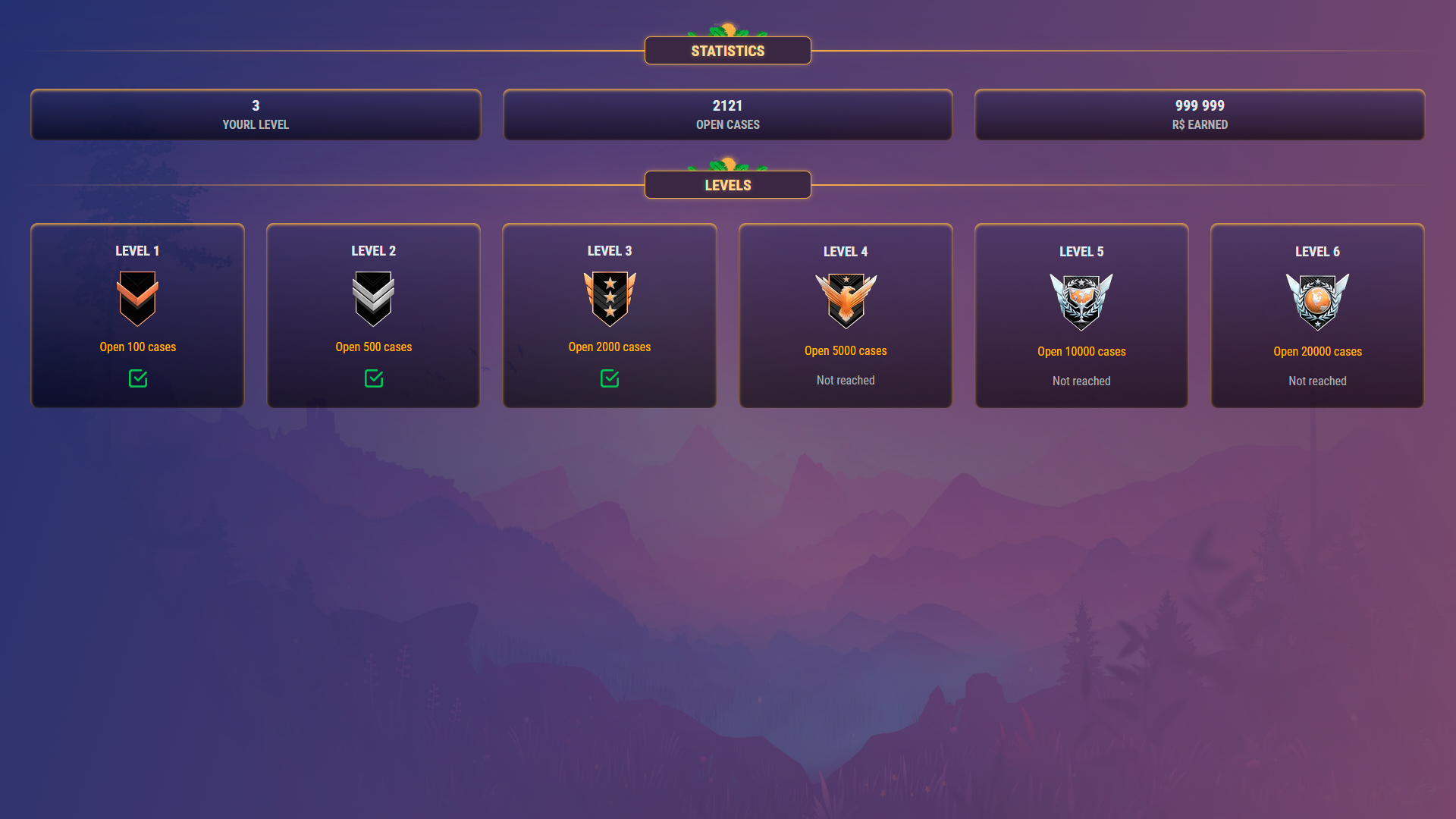
Task: Toggle the Level 3 completion checkmark
Action: tap(609, 377)
